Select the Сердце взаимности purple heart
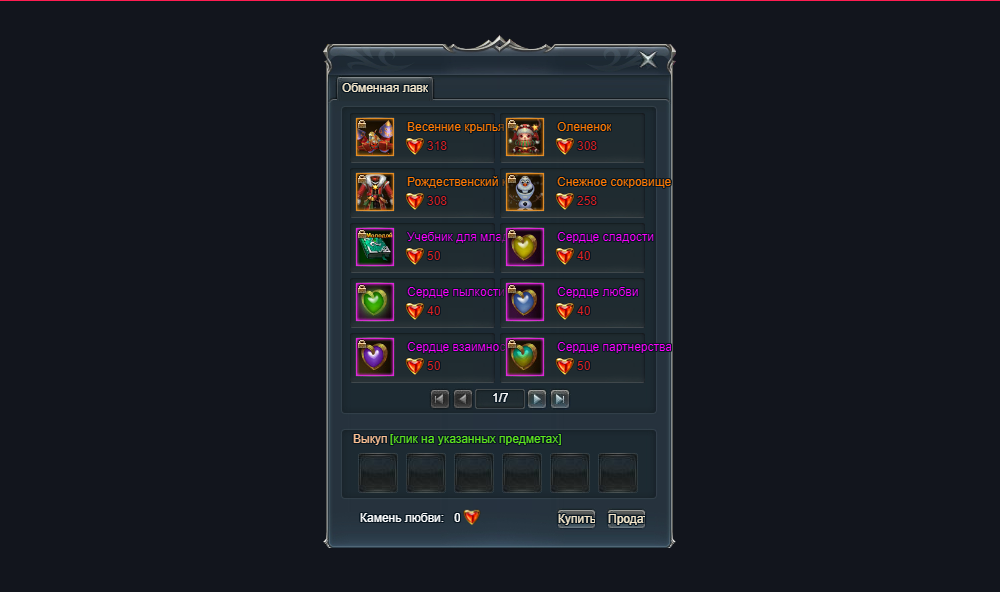 pos(375,357)
